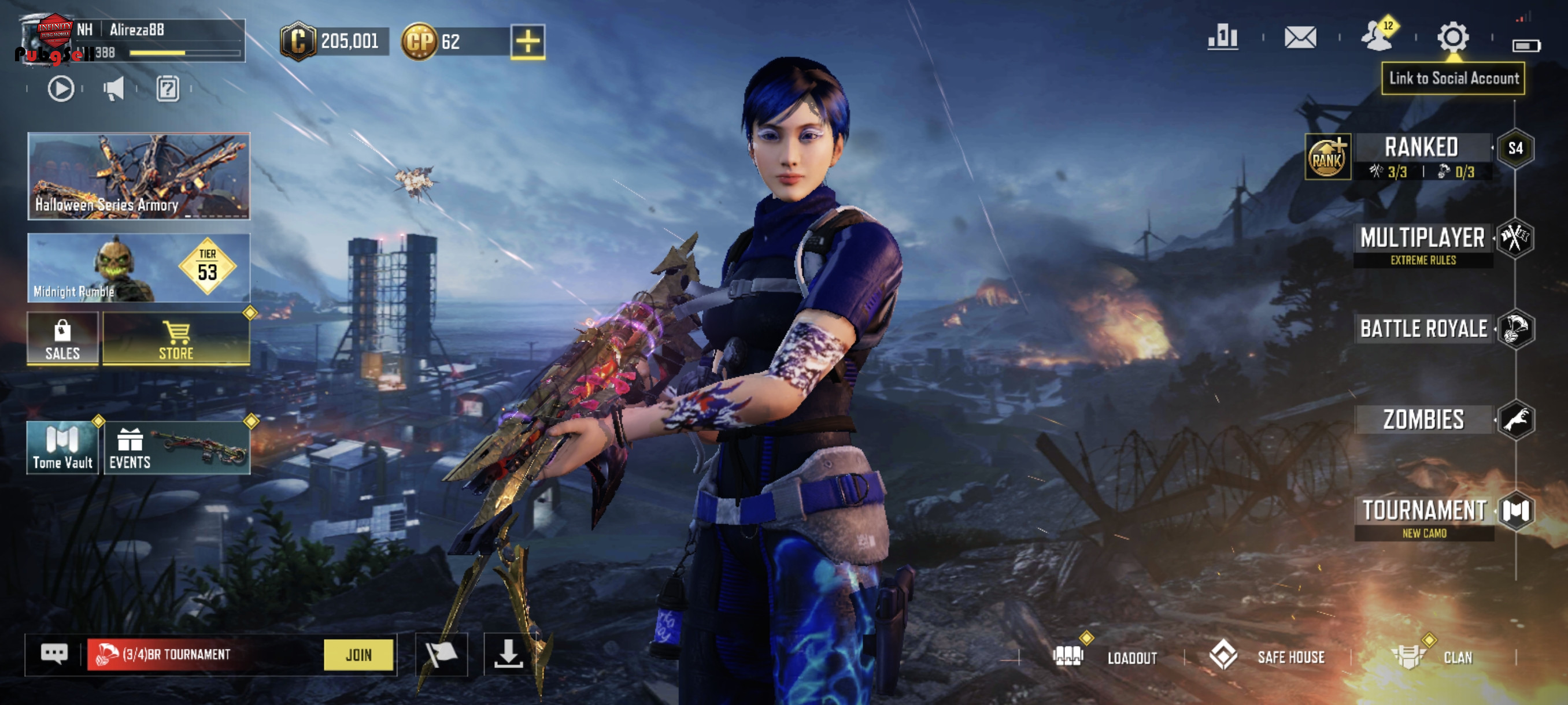Open the friends list icon
Screen dimensions: 1568x705
pyautogui.click(x=1377, y=36)
